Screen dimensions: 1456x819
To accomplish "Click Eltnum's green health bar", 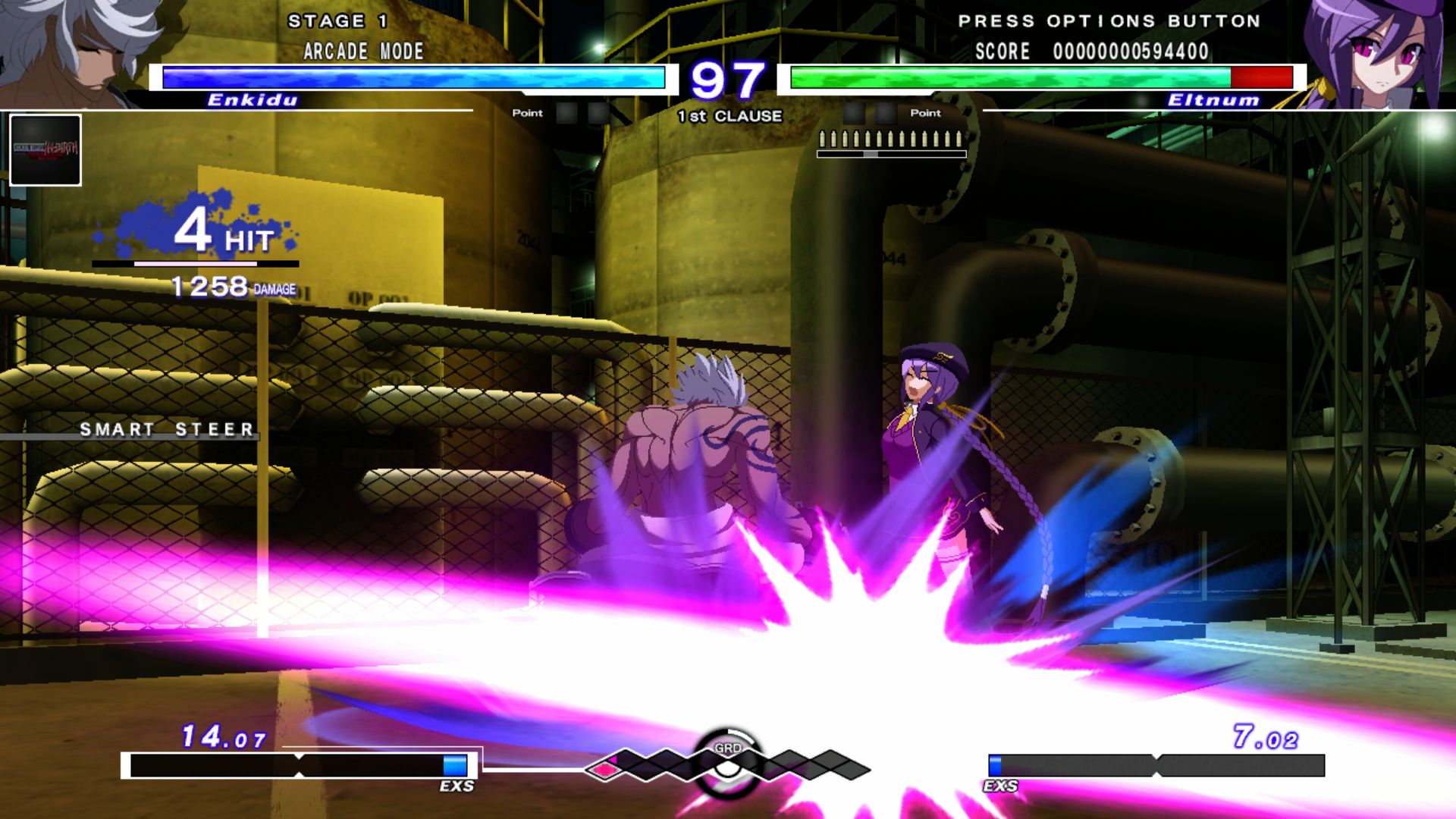I will [x=1009, y=76].
